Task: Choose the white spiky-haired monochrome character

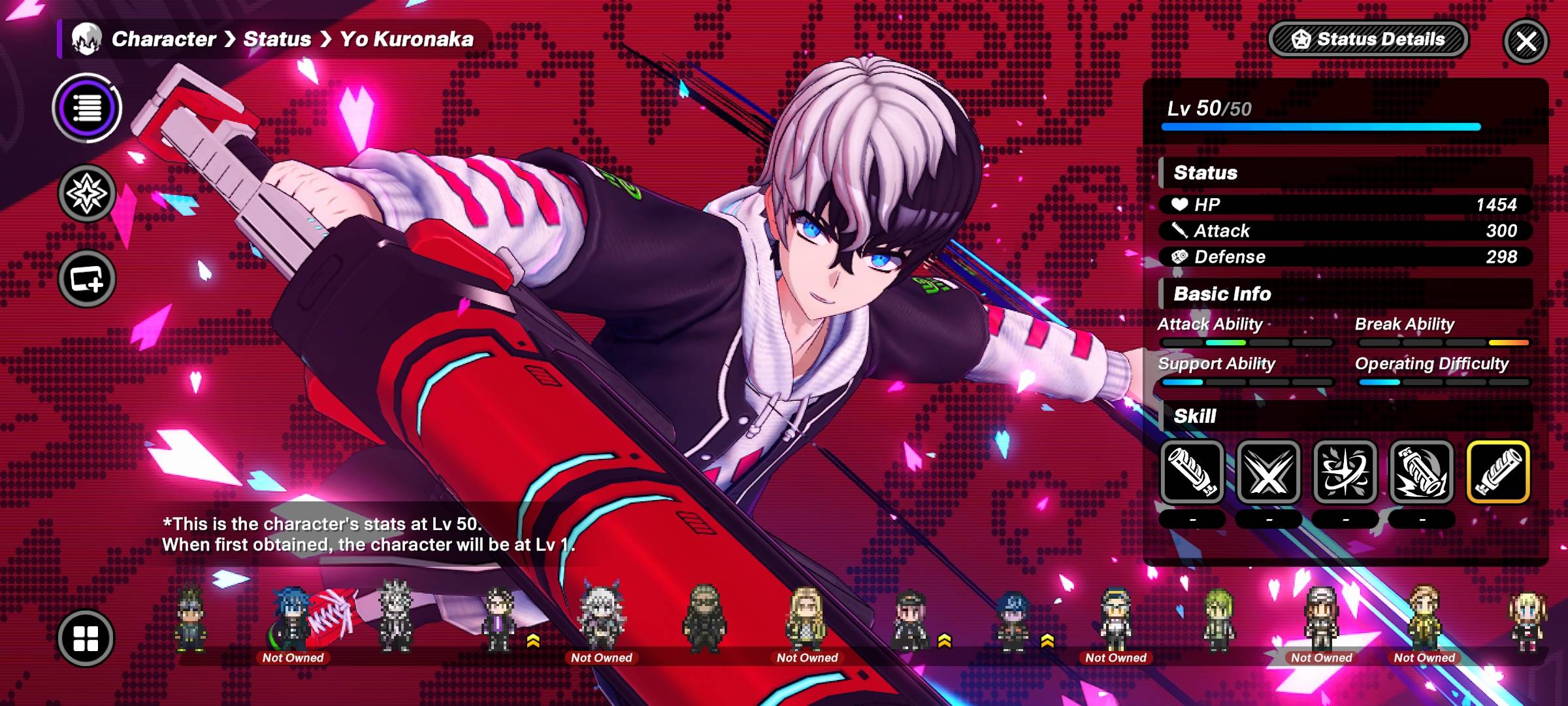Action: click(396, 616)
